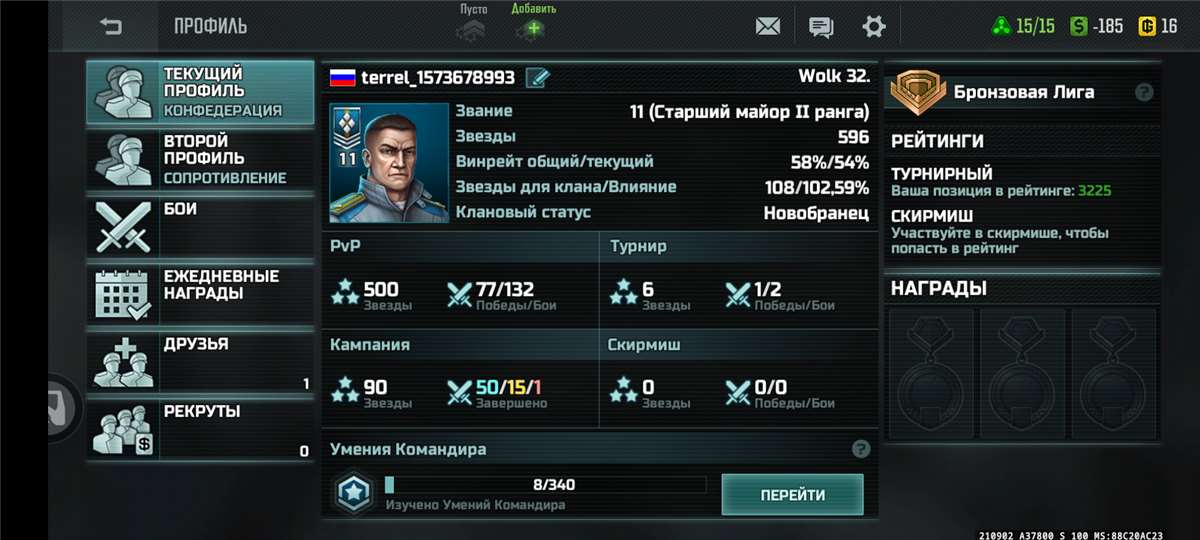
Task: Go back using the return arrow
Action: tap(111, 26)
